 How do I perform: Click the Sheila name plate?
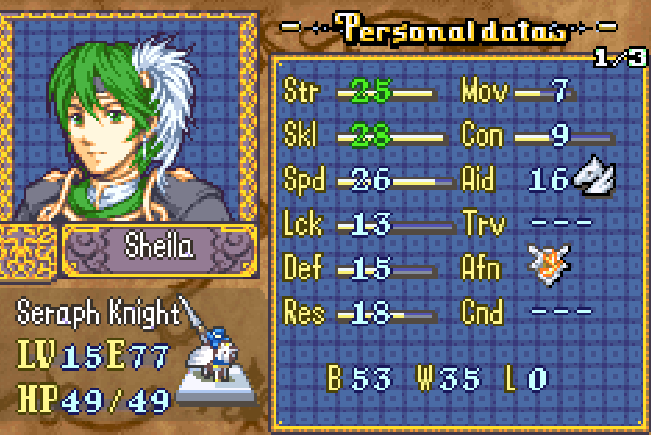click(158, 247)
